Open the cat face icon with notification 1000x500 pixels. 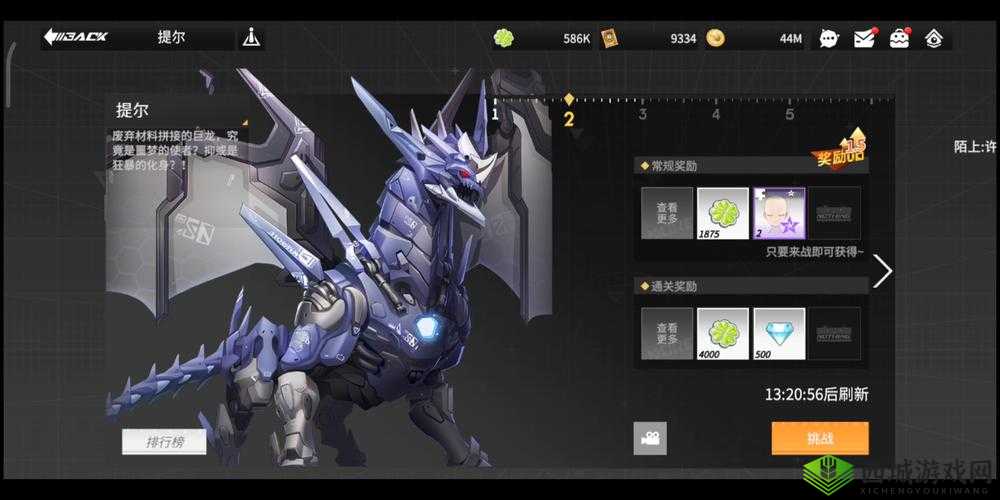tap(899, 39)
